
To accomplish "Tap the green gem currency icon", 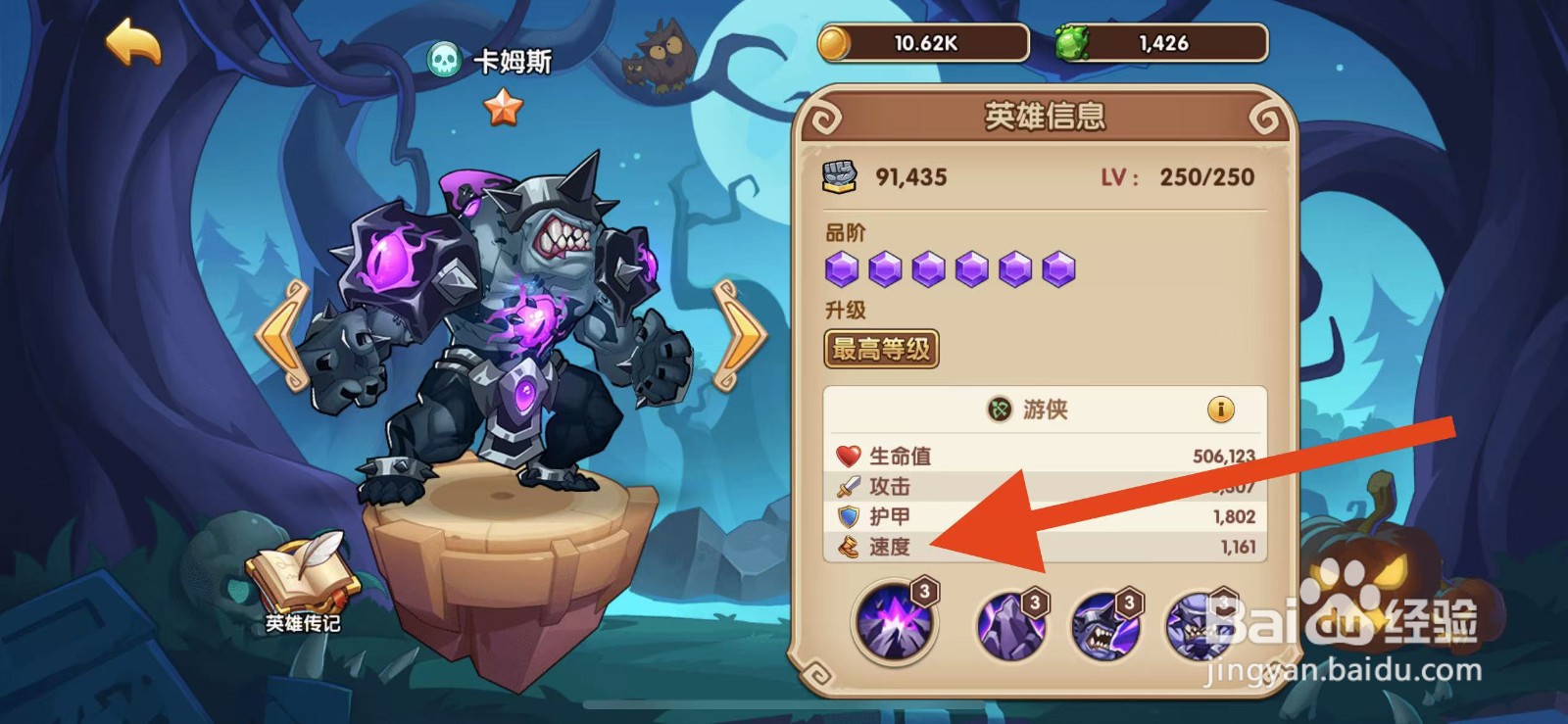I will (1075, 41).
